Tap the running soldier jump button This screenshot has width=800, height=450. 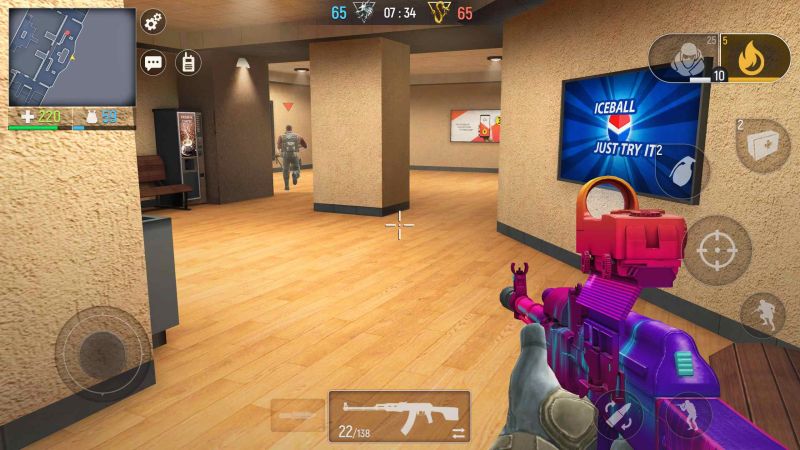[762, 314]
